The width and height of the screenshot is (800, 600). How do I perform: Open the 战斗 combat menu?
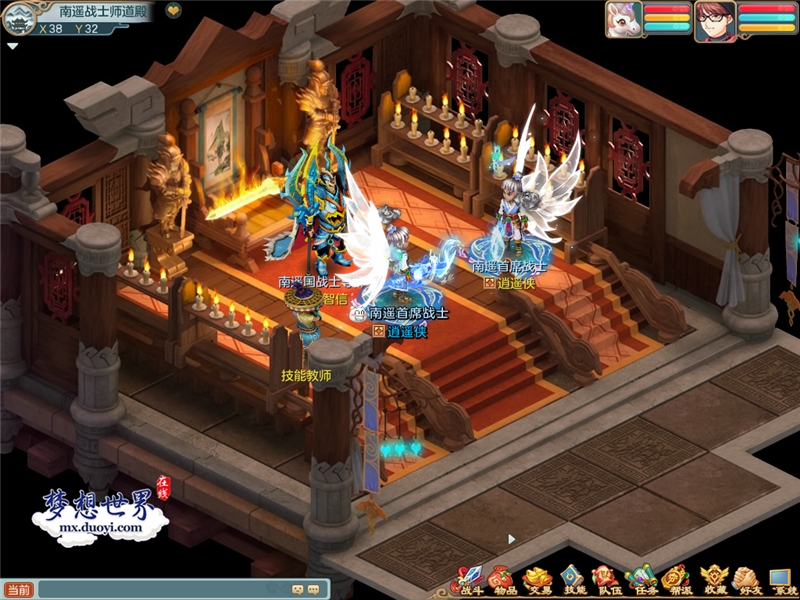467,580
